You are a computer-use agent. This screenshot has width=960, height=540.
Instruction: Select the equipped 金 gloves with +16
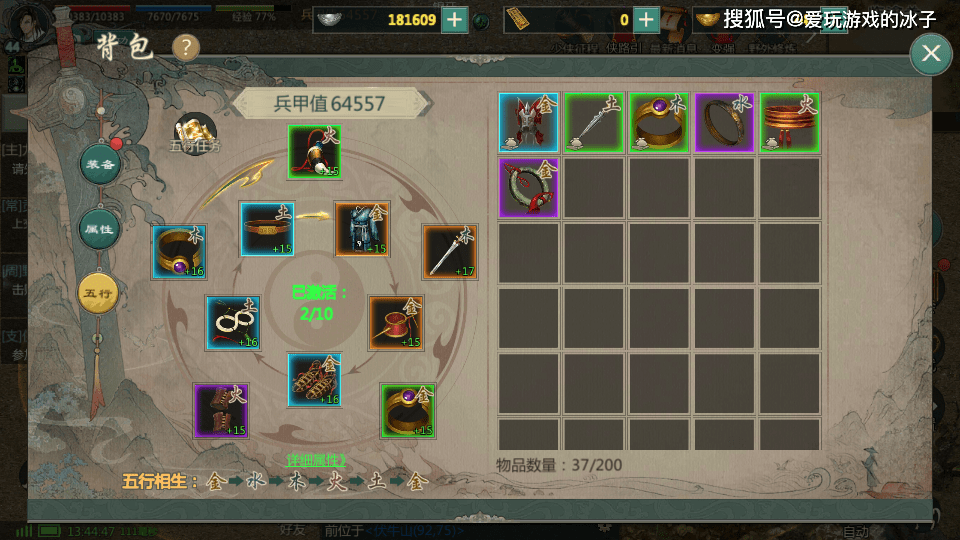point(315,380)
